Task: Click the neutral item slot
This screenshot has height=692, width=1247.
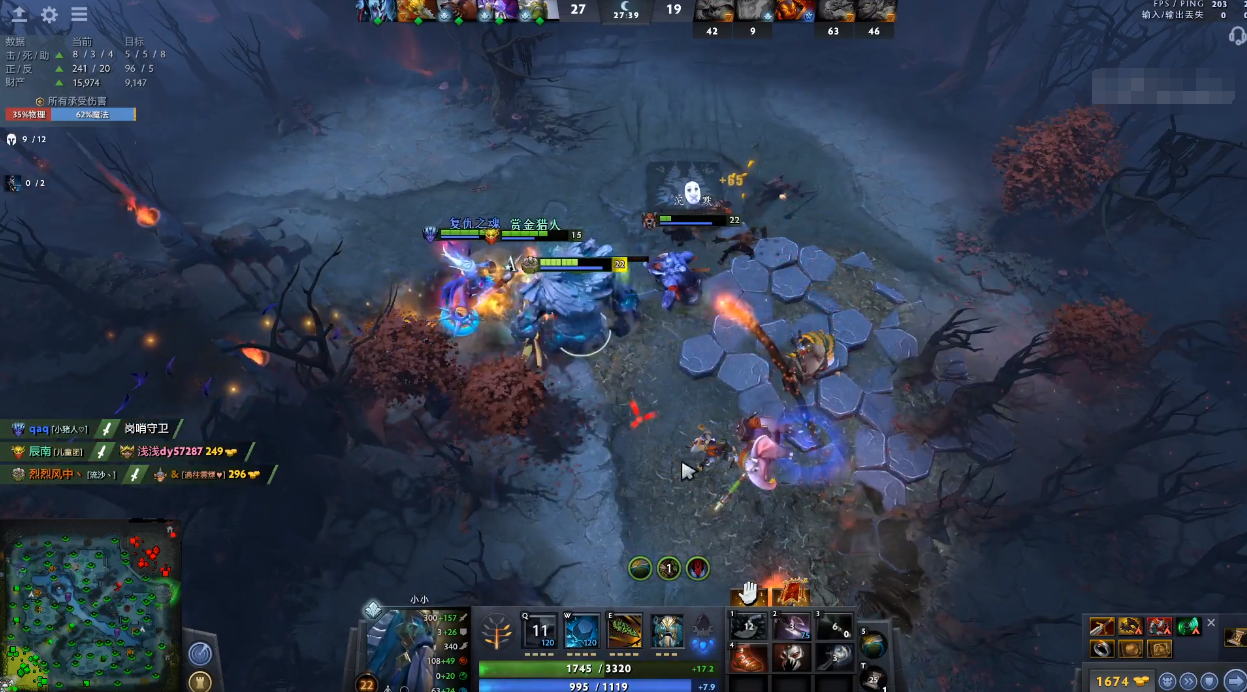Action: click(x=873, y=645)
